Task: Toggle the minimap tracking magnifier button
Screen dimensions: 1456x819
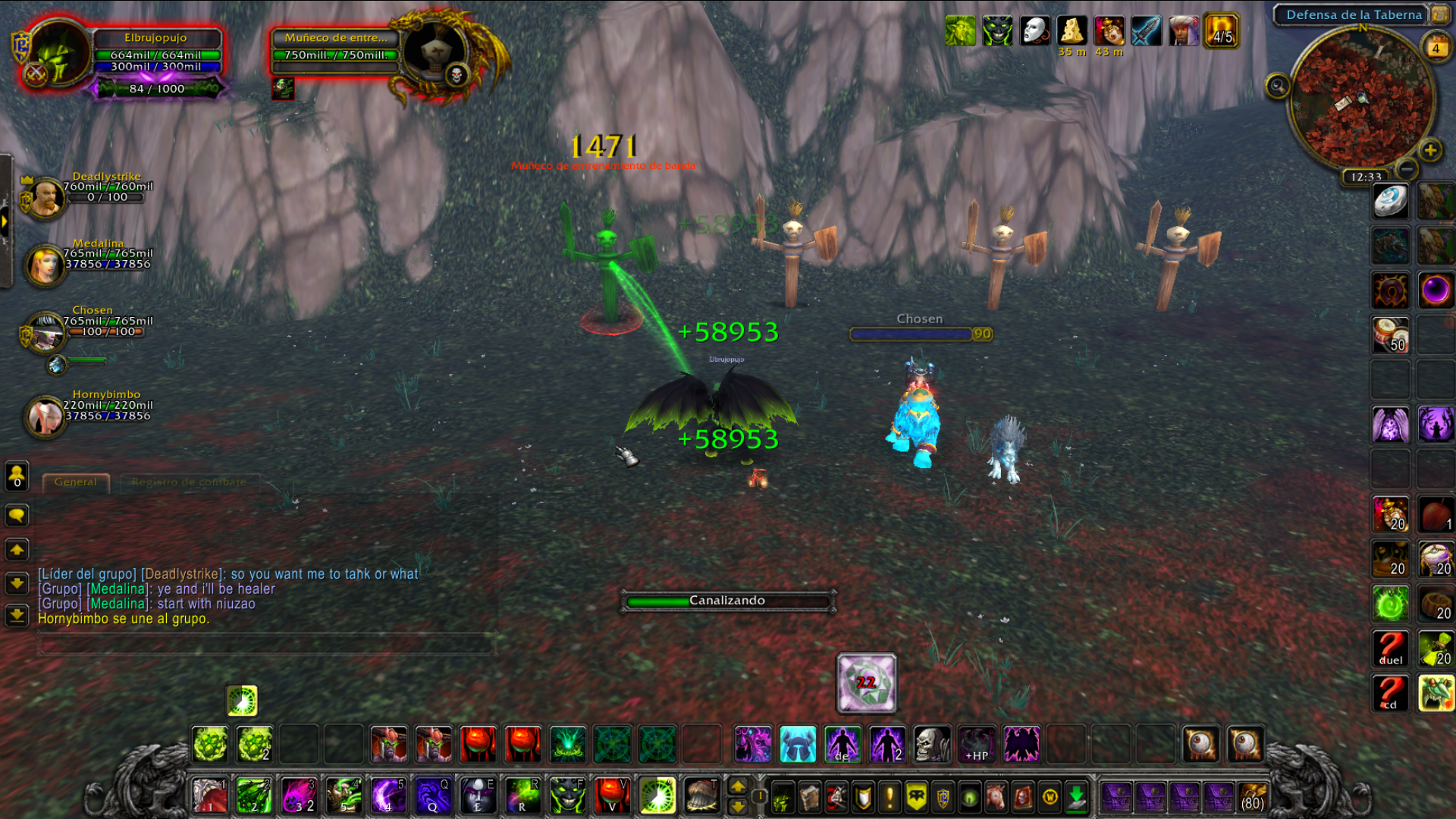Action: [1278, 86]
